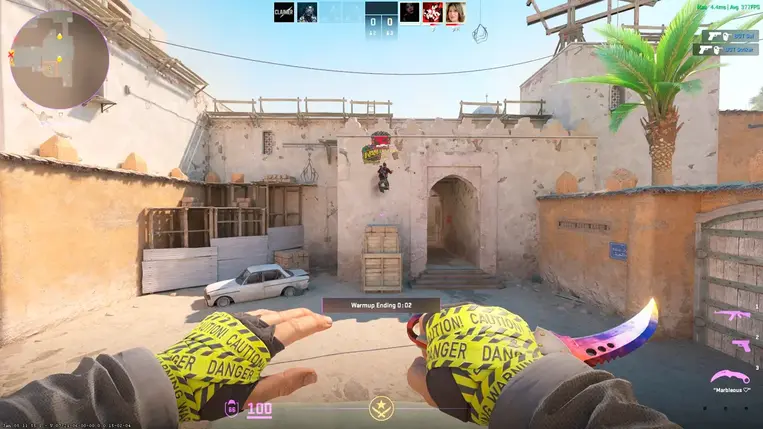The image size is (763, 429).
Task: Click the dark portrait avatar beside the score
Action: (x=409, y=12)
